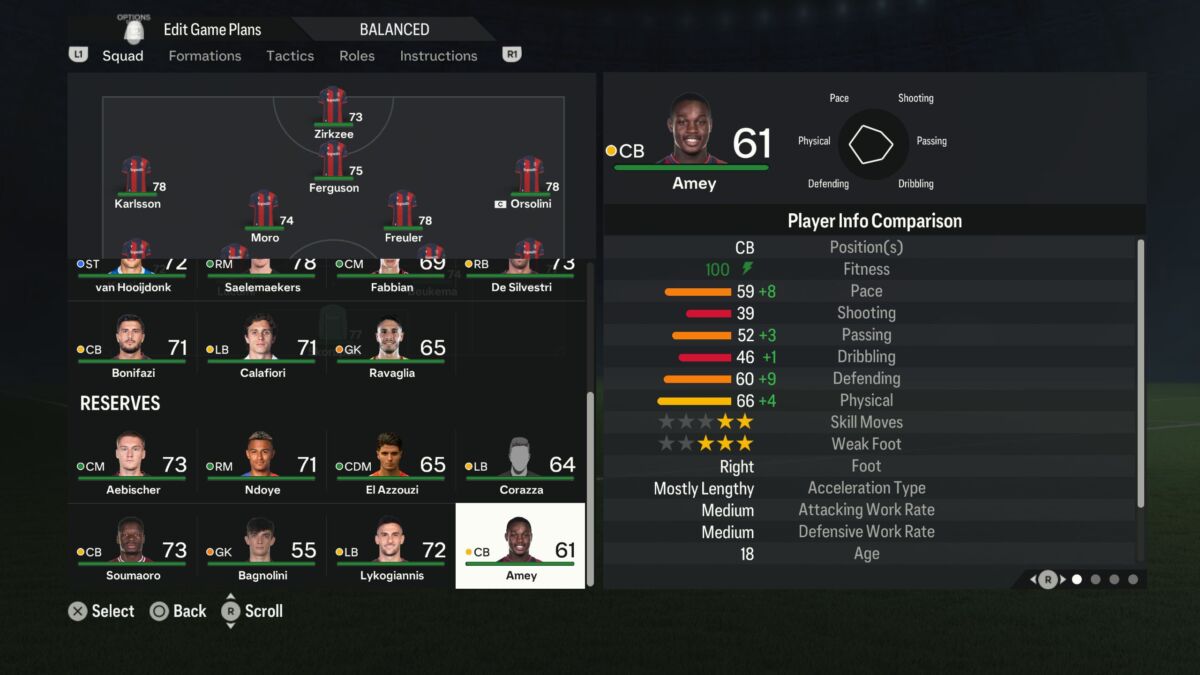Select Lykogiannis's reserve card
The image size is (1200, 675).
coord(390,550)
